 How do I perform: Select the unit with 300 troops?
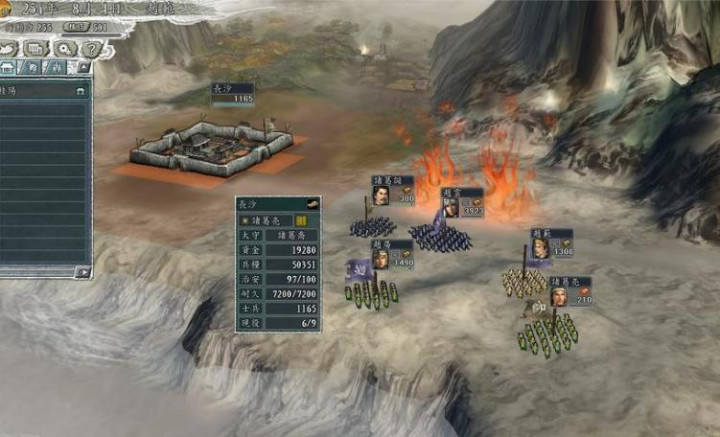click(393, 190)
